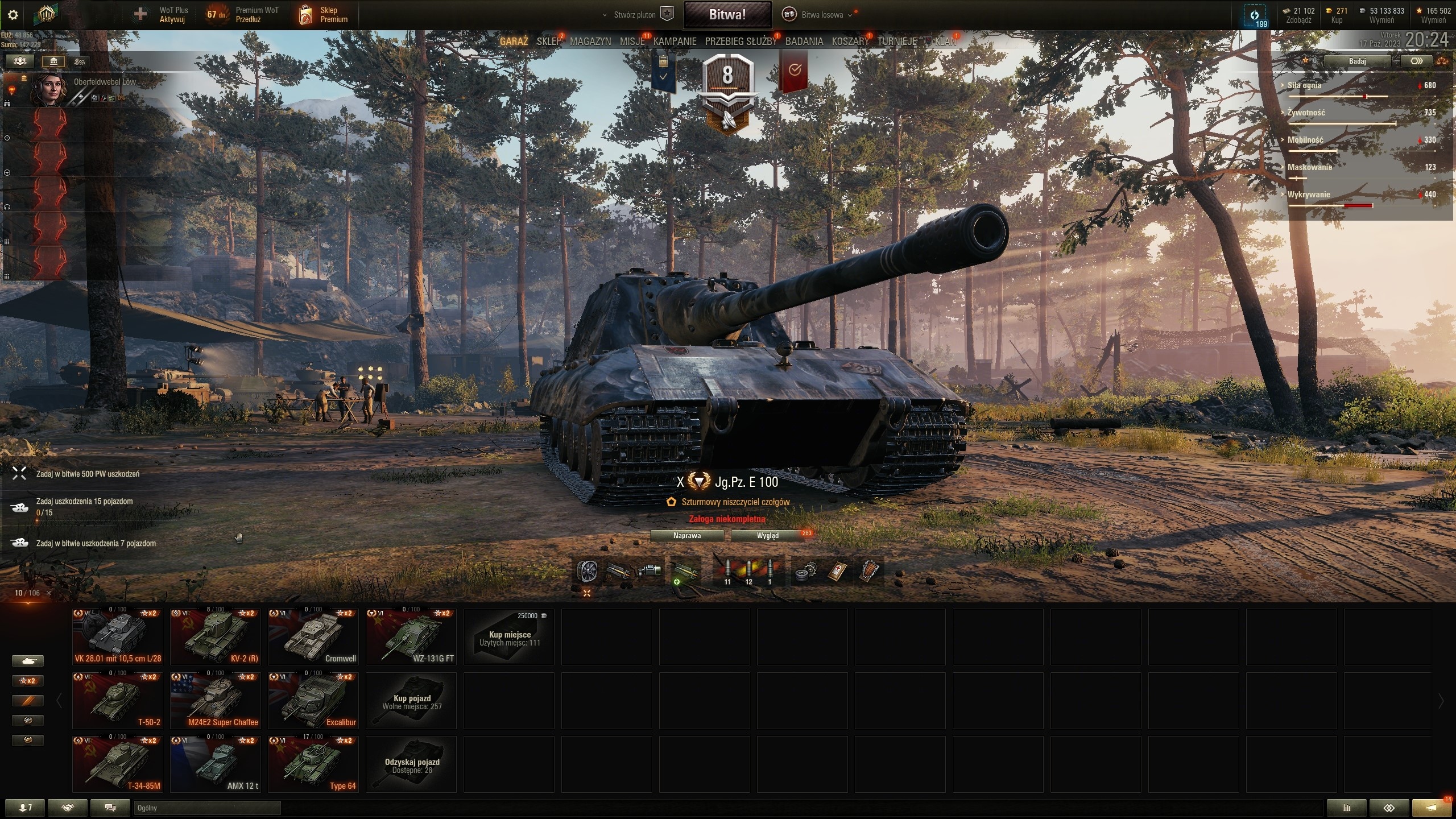Click the Badaj research button
1456x819 pixels.
(1357, 61)
